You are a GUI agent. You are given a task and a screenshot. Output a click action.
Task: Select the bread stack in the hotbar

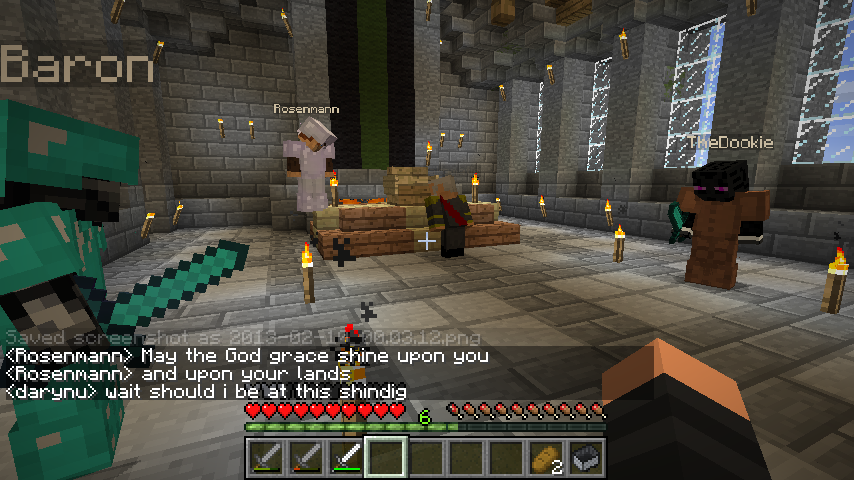click(x=545, y=458)
